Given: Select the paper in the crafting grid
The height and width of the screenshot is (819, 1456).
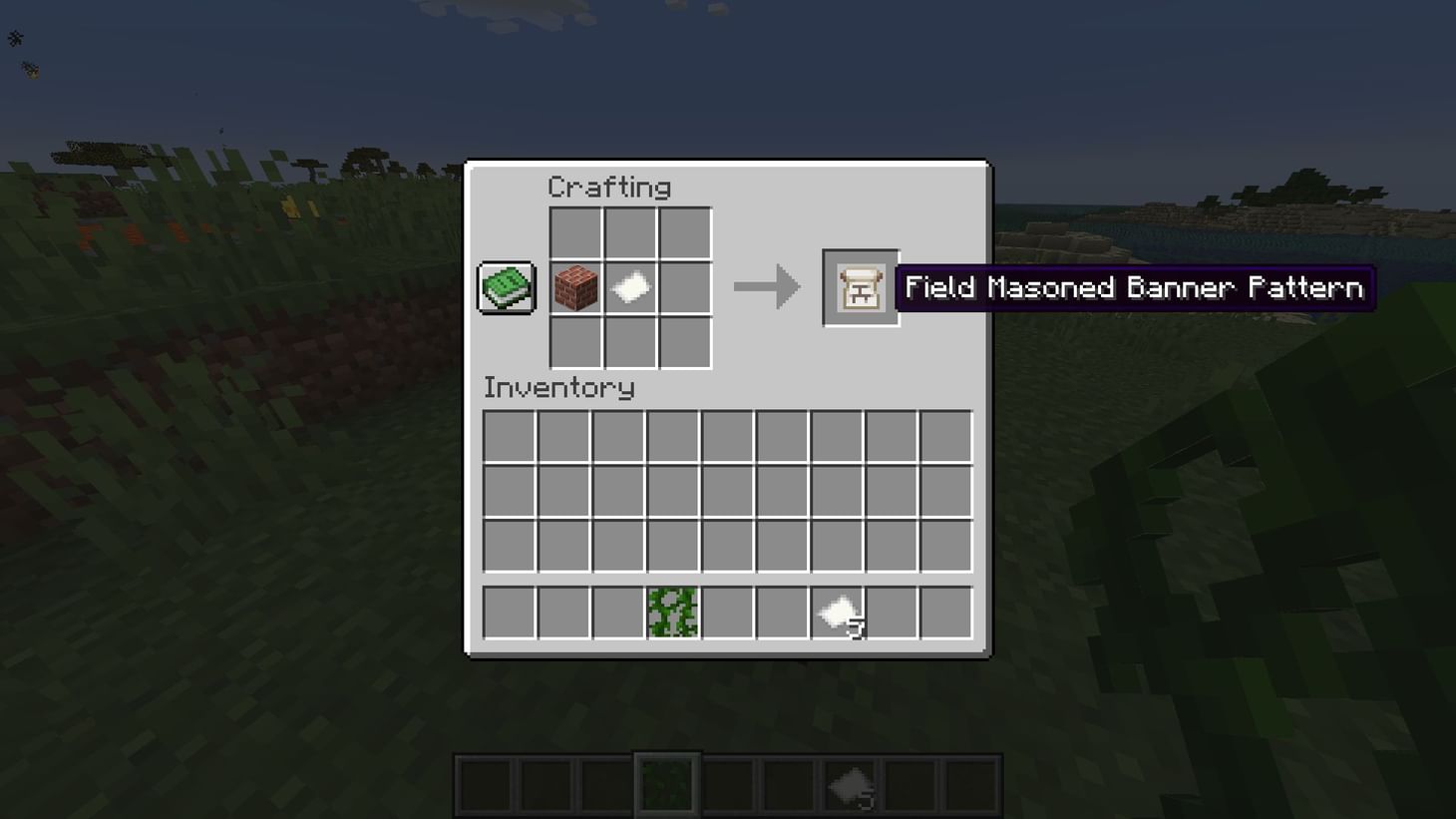Looking at the screenshot, I should [x=630, y=287].
